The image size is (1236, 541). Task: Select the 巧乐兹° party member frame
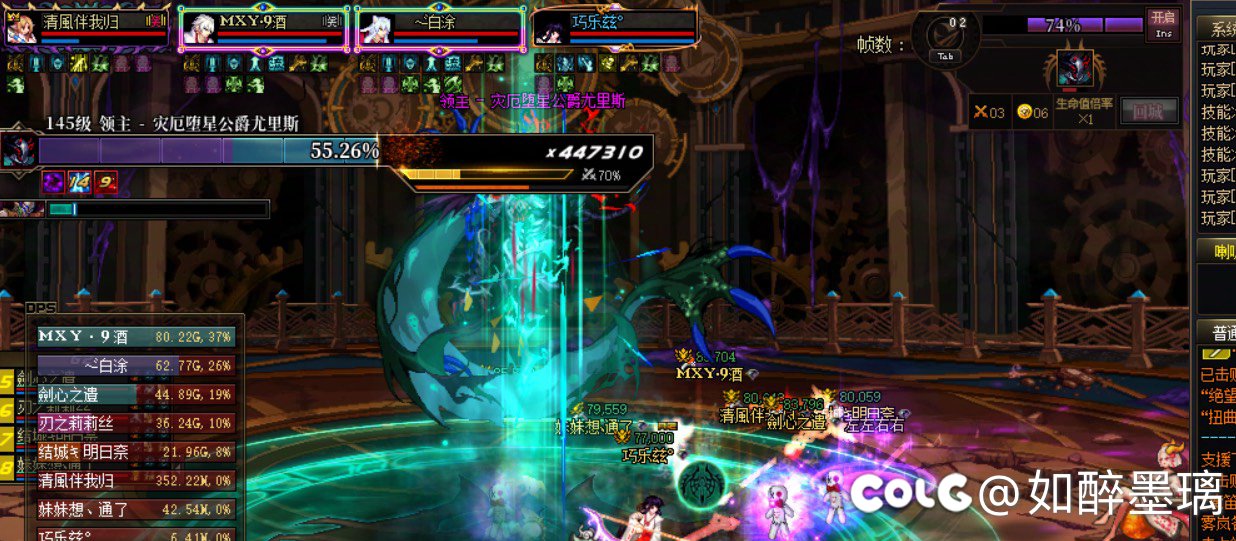tap(615, 28)
